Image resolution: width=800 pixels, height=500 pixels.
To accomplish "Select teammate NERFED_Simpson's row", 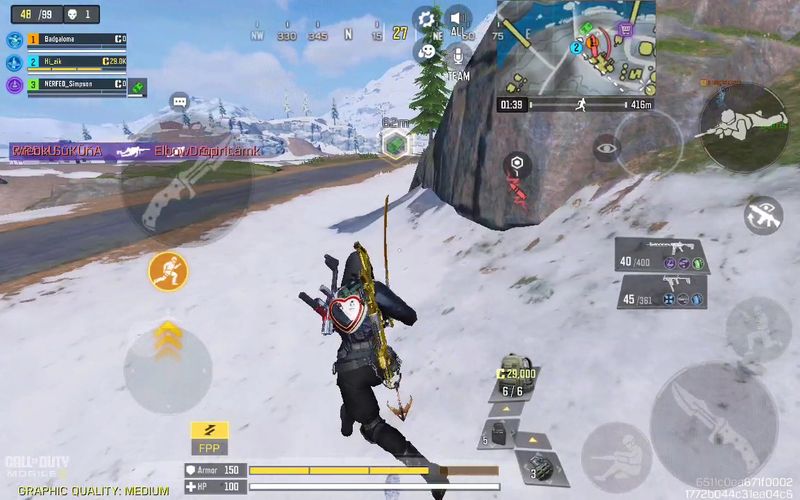I will coord(70,84).
